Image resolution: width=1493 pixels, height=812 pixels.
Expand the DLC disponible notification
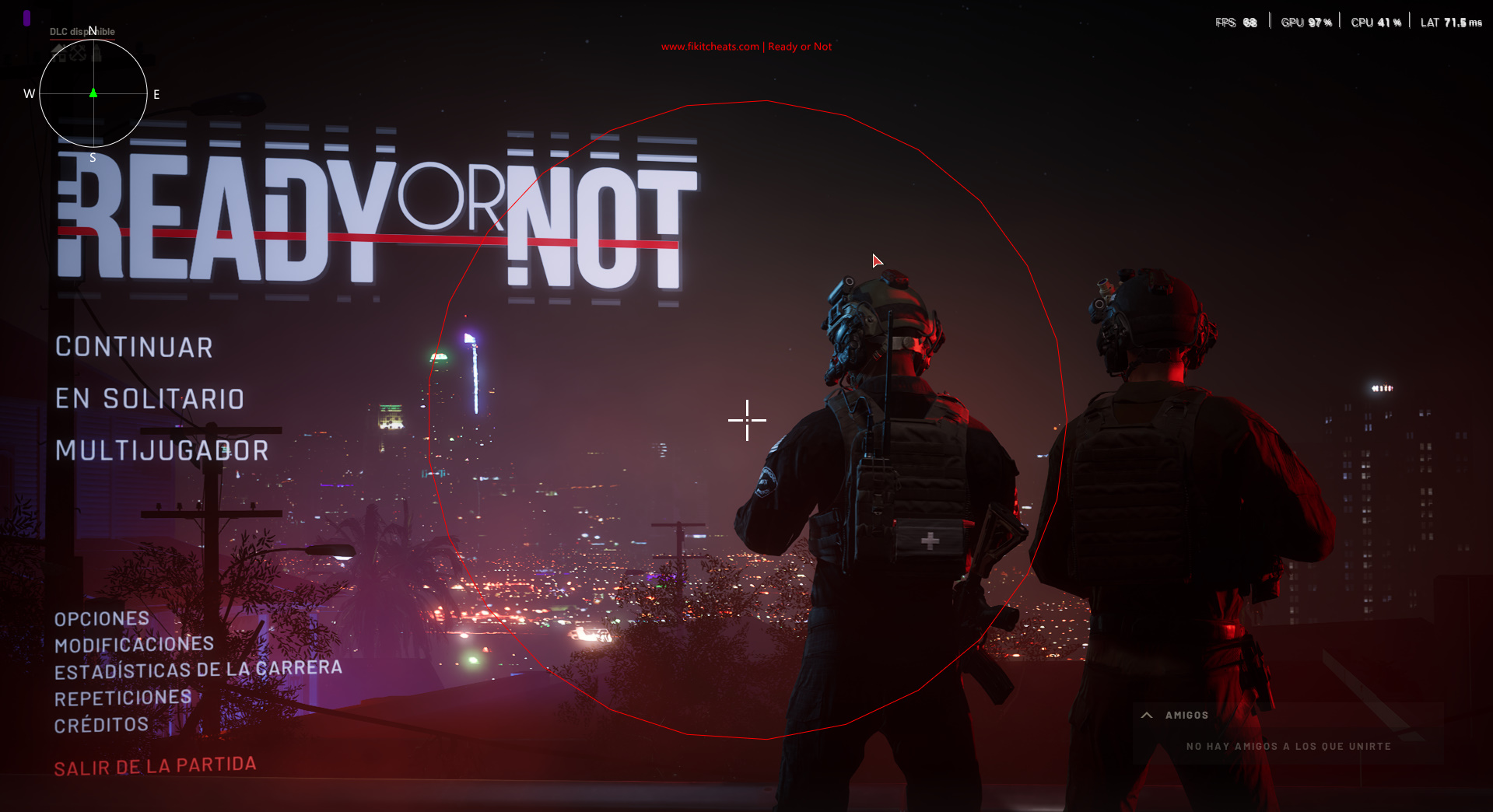(x=81, y=31)
